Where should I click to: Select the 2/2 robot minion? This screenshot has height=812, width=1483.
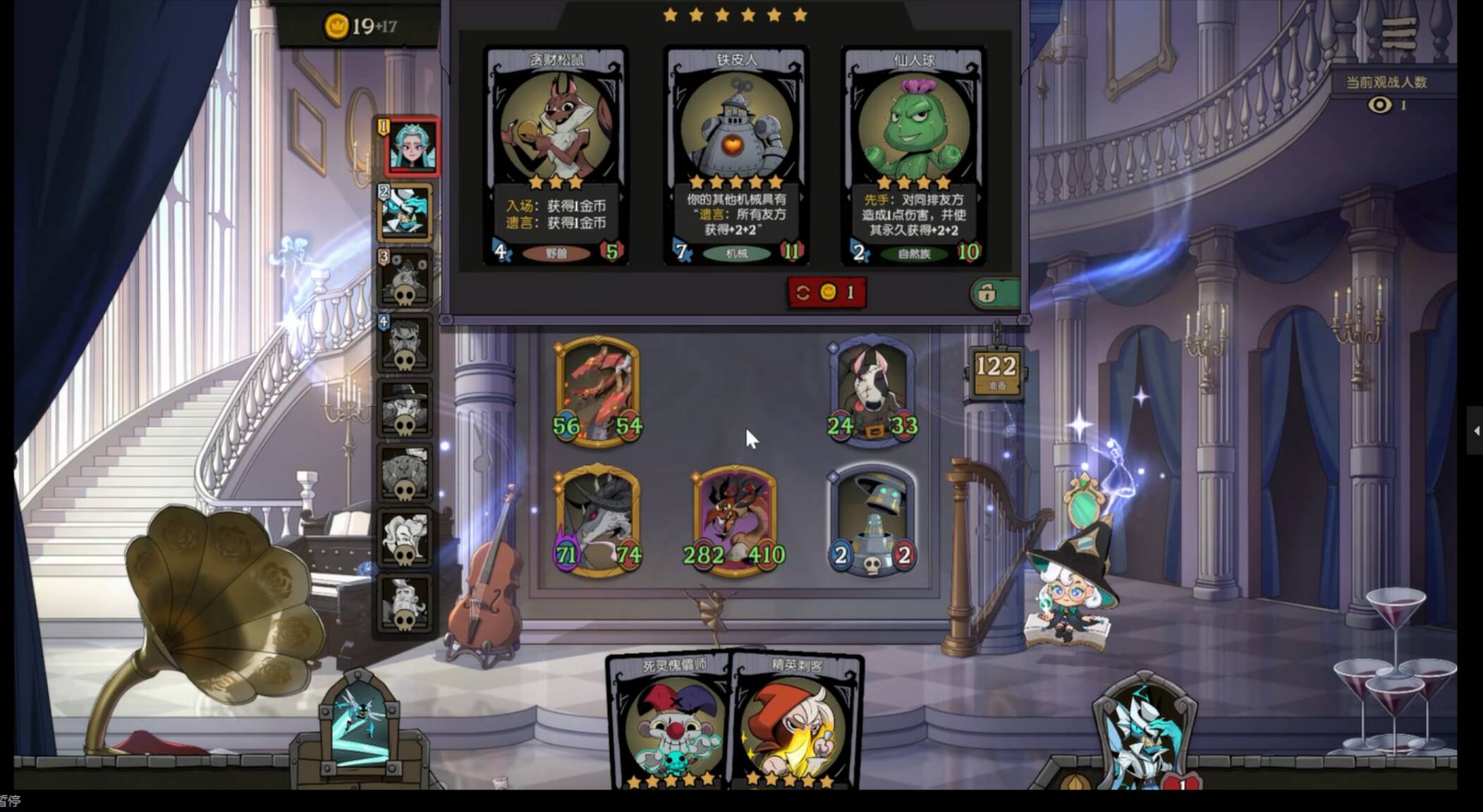click(872, 522)
